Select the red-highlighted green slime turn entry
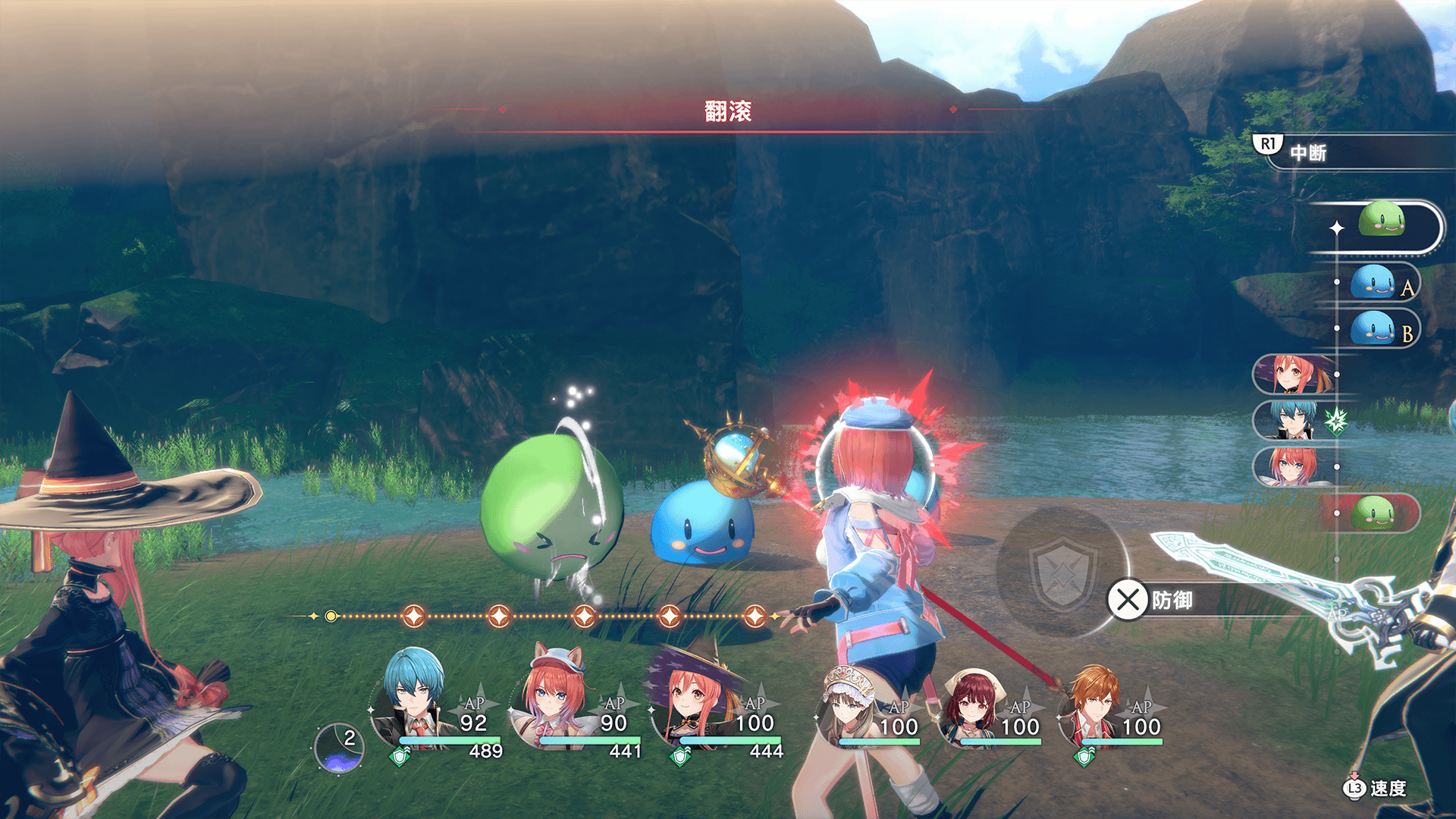The width and height of the screenshot is (1456, 819). pos(1374,513)
